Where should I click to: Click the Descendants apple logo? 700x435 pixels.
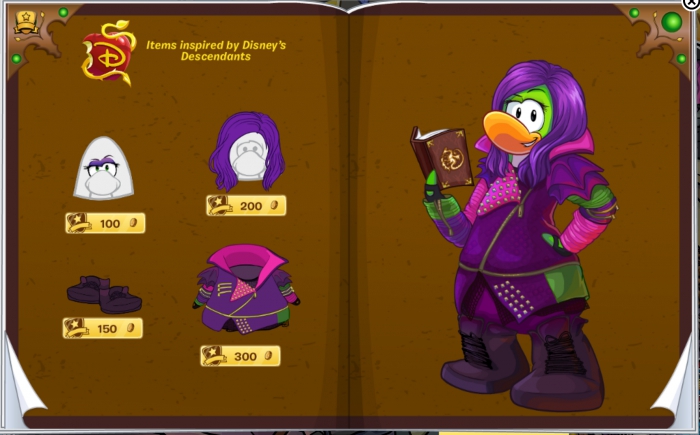tap(107, 55)
